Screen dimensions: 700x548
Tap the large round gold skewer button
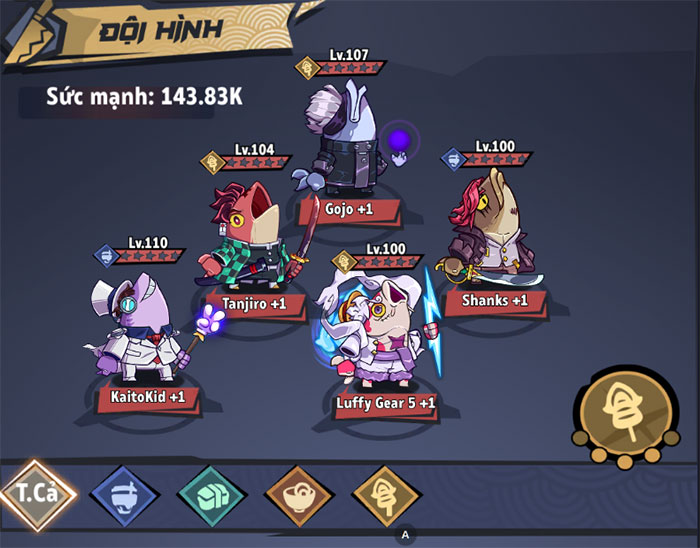pyautogui.click(x=619, y=411)
